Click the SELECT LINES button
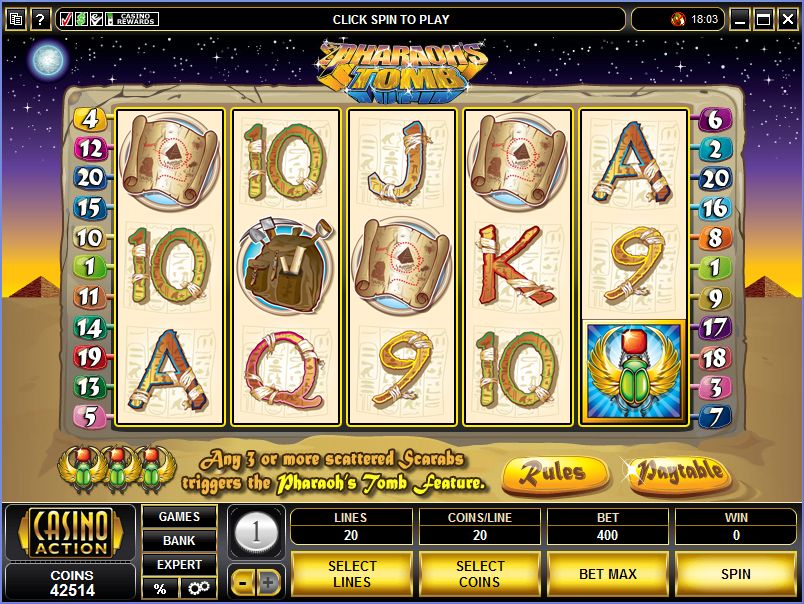Viewport: 804px width, 604px height. click(351, 574)
